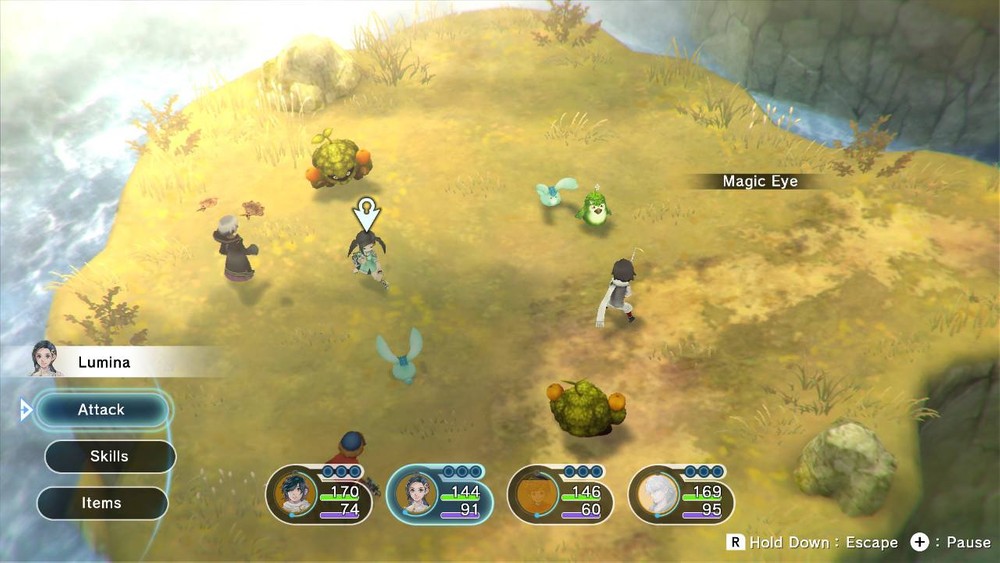Select the party panel showing 146 HP
This screenshot has width=1000, height=563.
[561, 495]
